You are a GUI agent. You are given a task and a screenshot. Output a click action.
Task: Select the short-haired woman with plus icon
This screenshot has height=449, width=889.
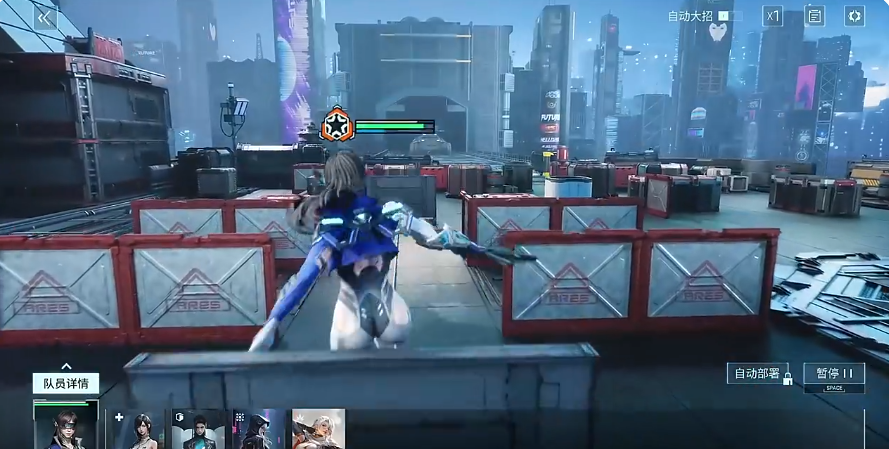click(x=138, y=430)
